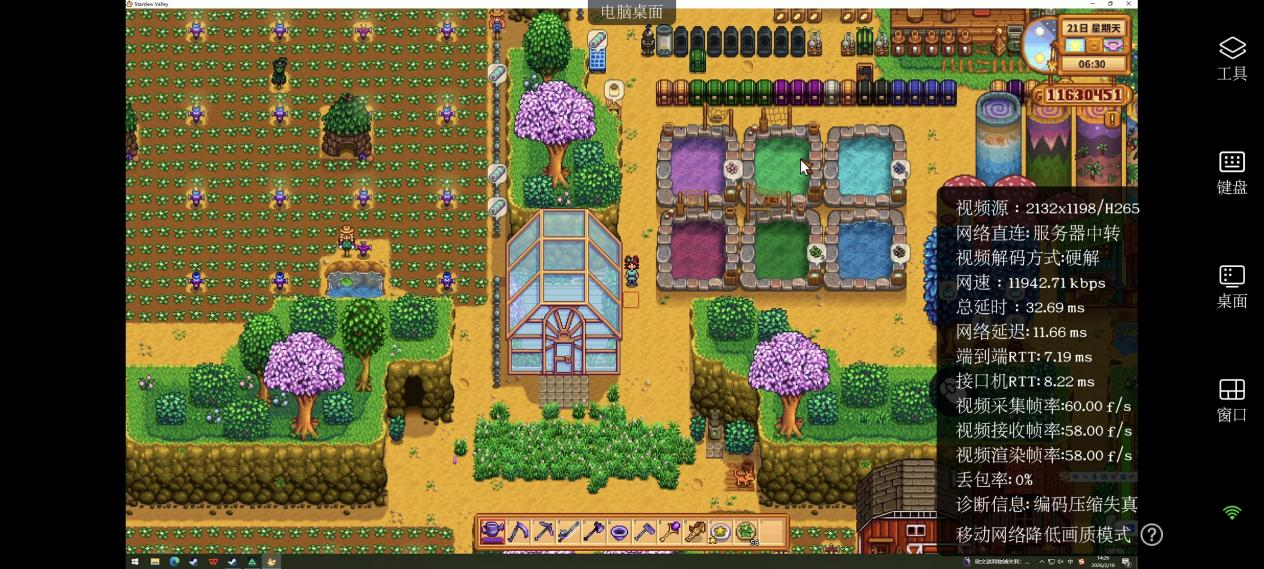The image size is (1264, 569).
Task: Switch to the 桌面 desktop view
Action: (1232, 286)
